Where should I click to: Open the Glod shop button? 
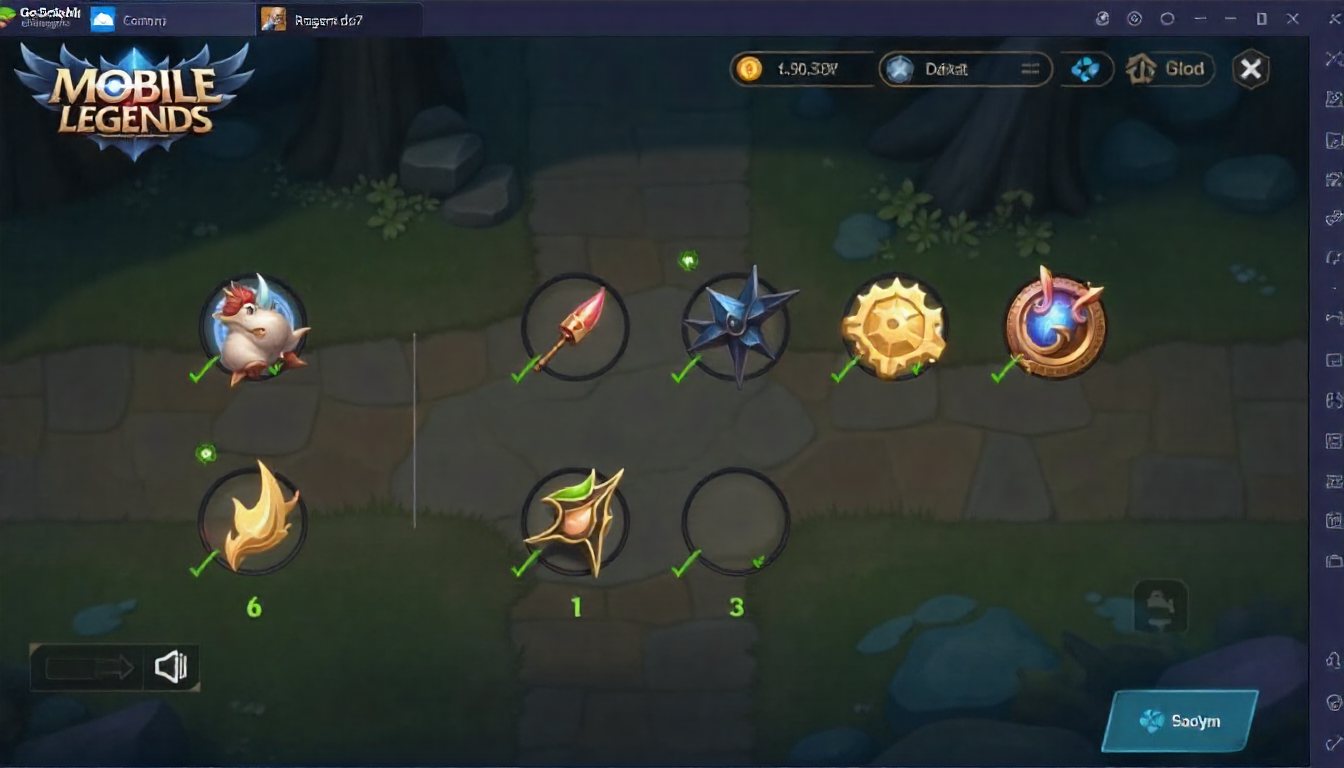(x=1170, y=69)
